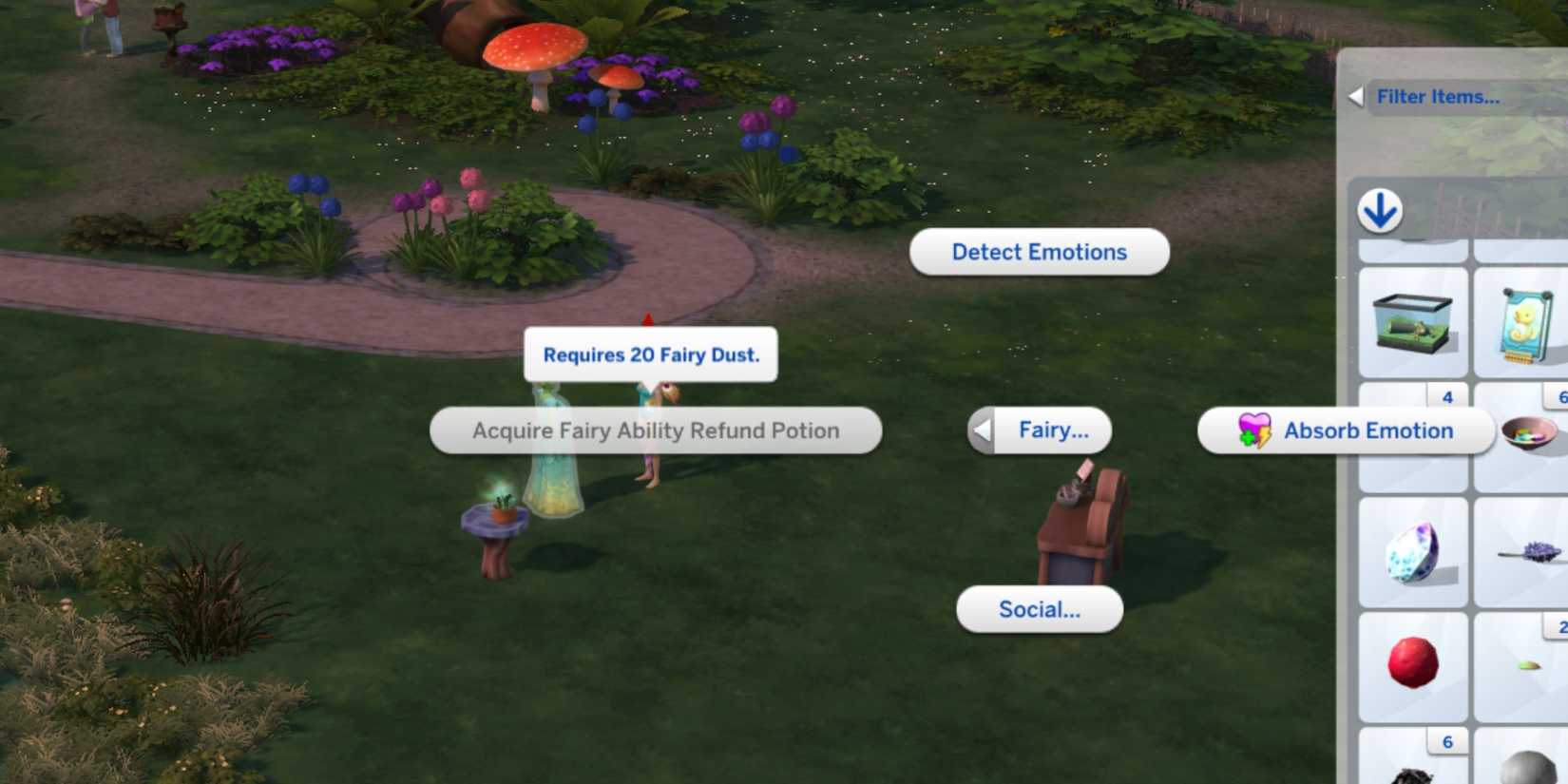Screen dimensions: 1568x784
Task: Choose Detect Emotions from the pie menu
Action: pyautogui.click(x=1039, y=252)
